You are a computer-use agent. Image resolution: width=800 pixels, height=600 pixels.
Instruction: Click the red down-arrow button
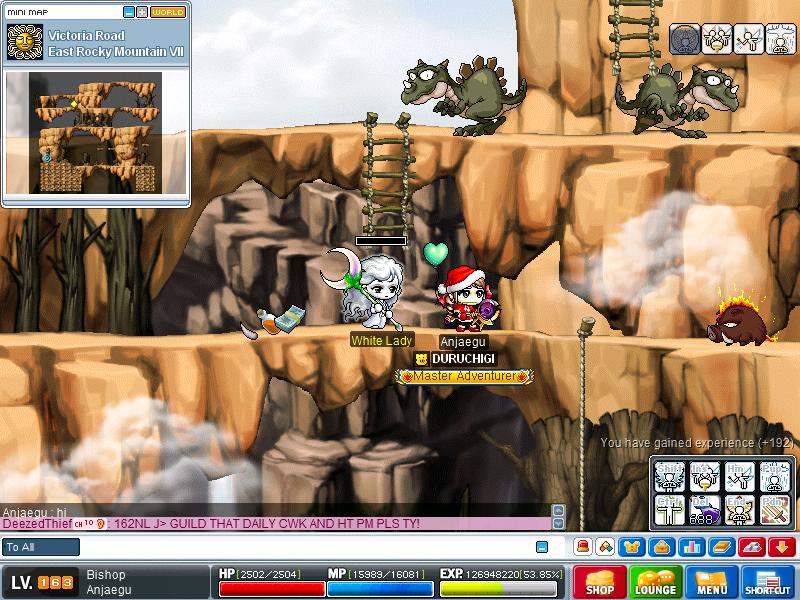click(x=782, y=547)
